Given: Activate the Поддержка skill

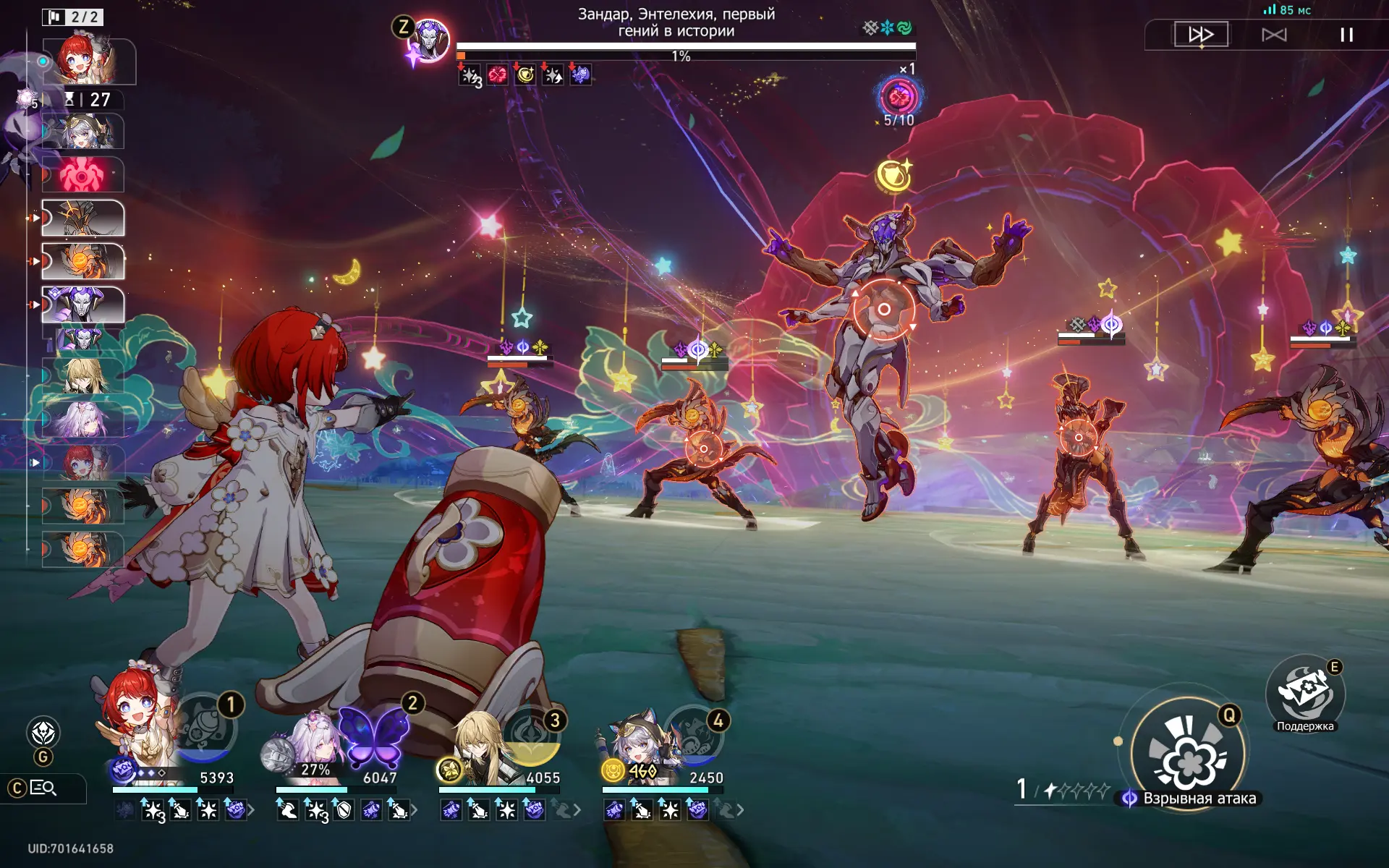Looking at the screenshot, I should coord(1305,693).
